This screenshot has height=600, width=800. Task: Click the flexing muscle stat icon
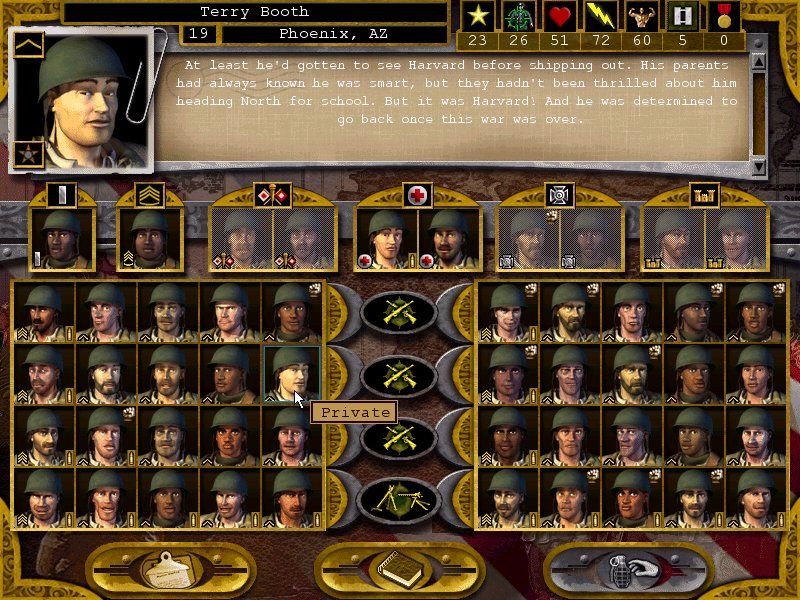coord(642,16)
